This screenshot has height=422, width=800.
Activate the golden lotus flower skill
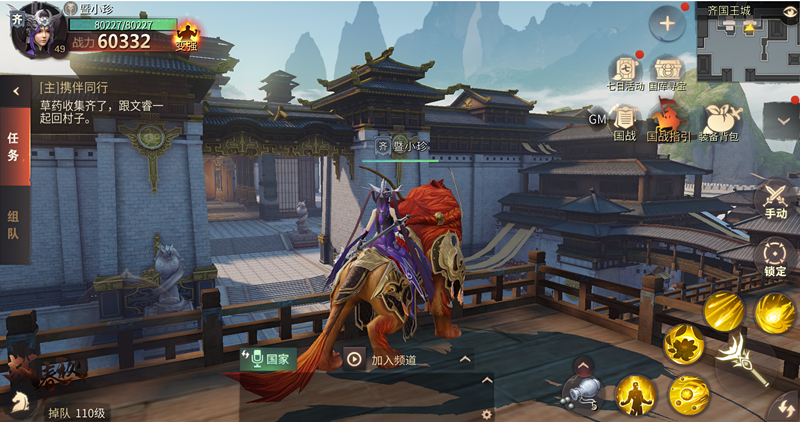coord(684,343)
